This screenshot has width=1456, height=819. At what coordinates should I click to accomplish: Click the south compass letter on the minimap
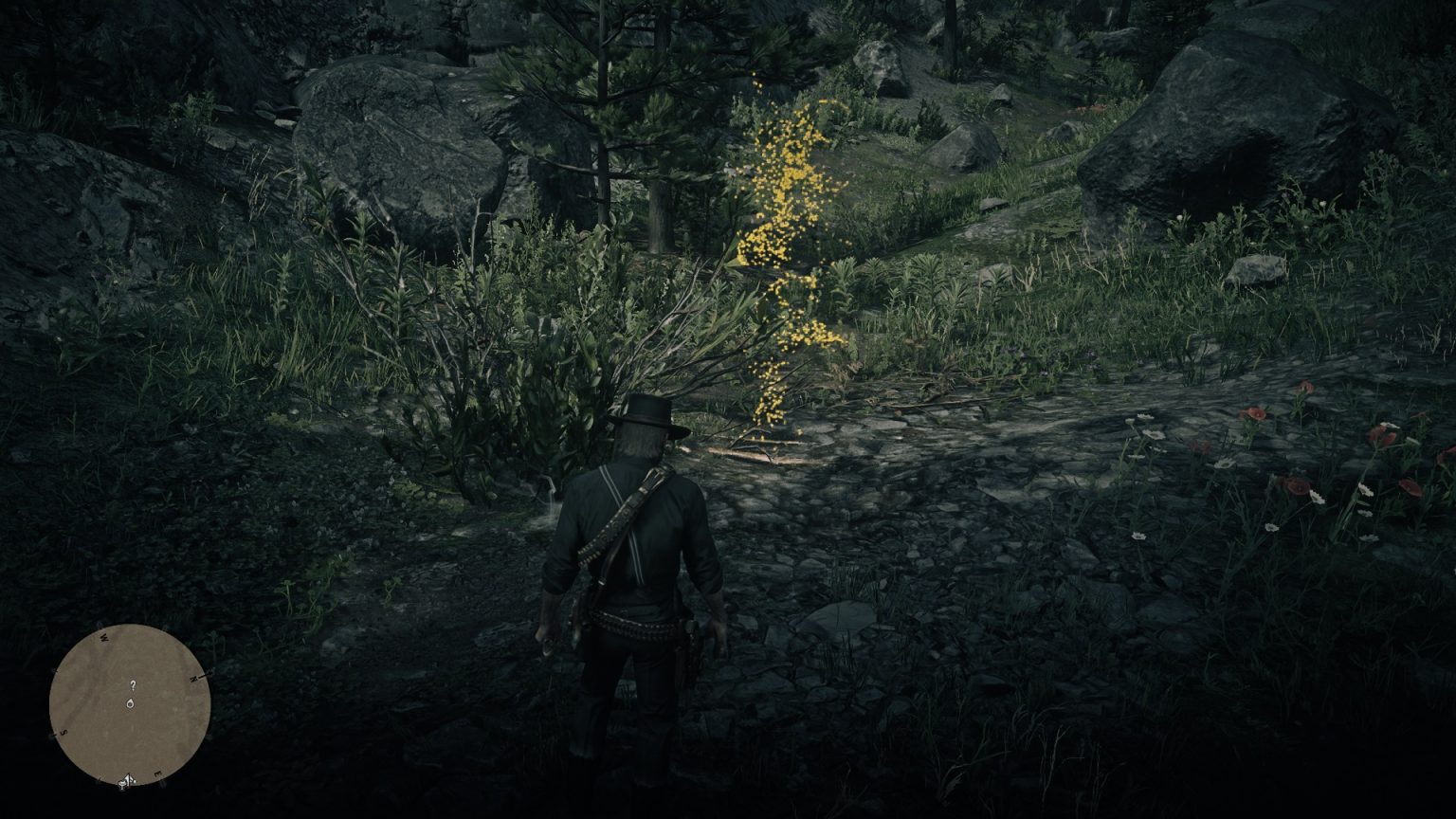[x=63, y=732]
